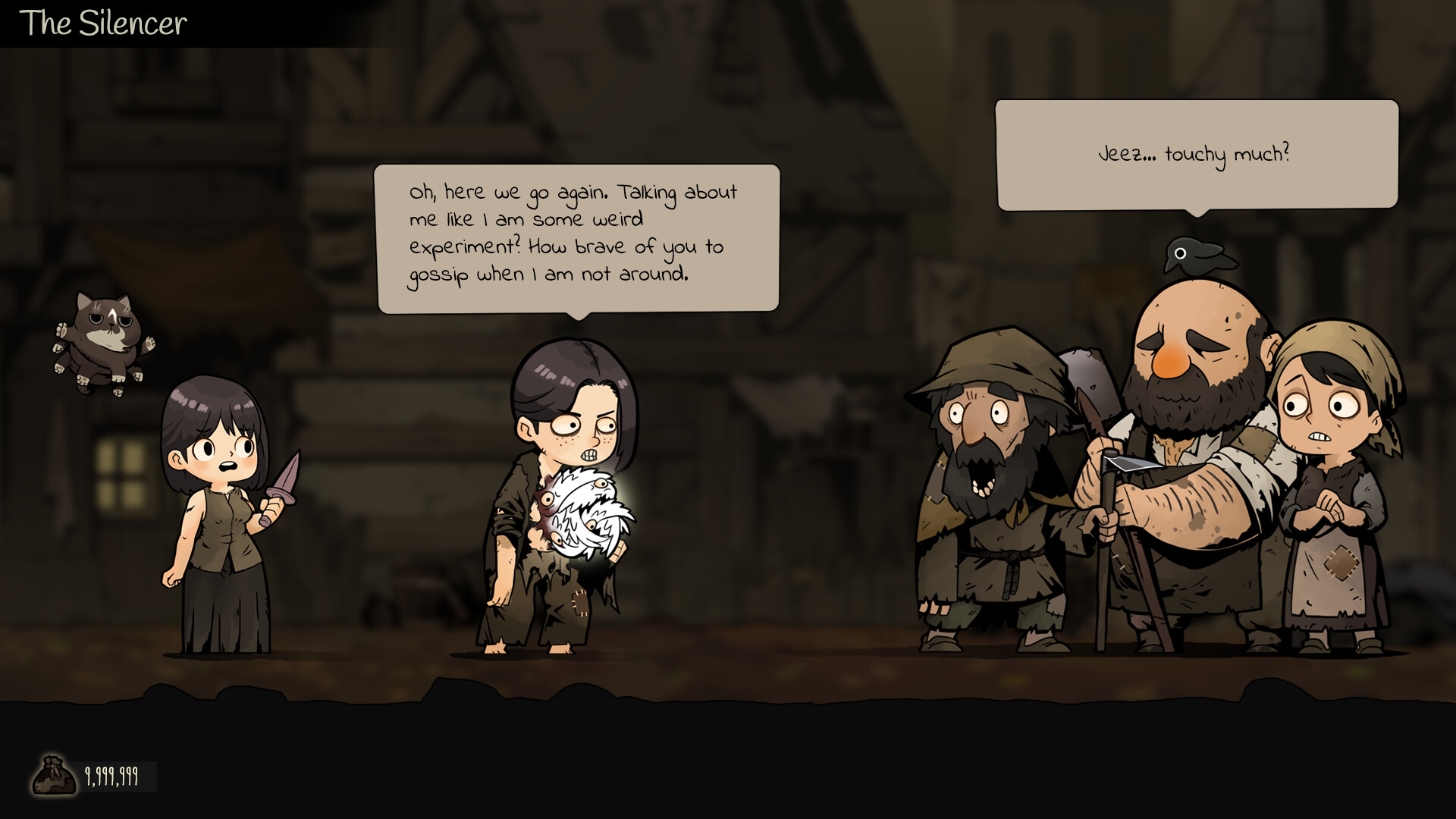
Task: Click the money bag icon
Action: (x=55, y=773)
